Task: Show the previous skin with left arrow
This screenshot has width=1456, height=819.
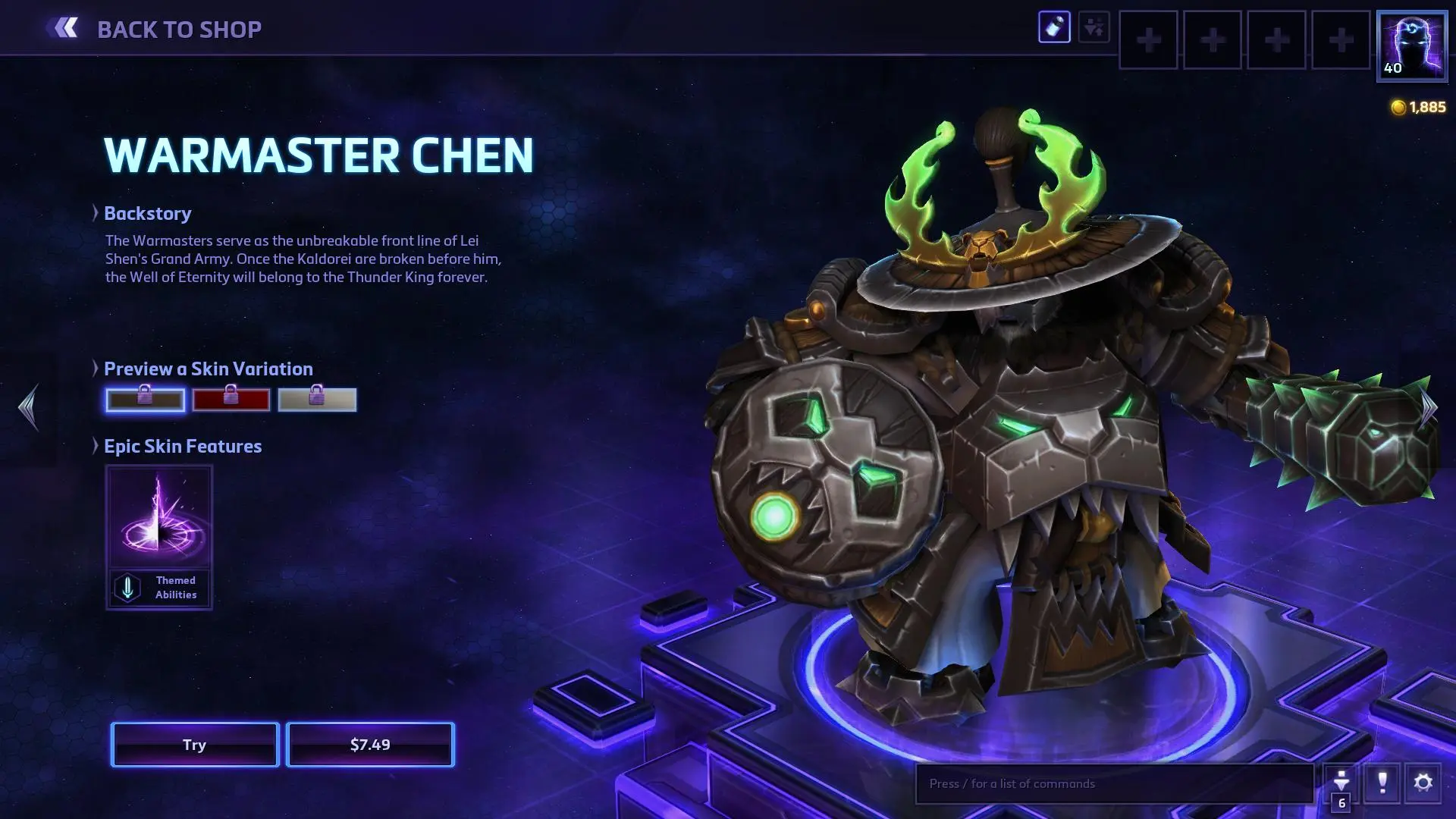Action: coord(28,407)
